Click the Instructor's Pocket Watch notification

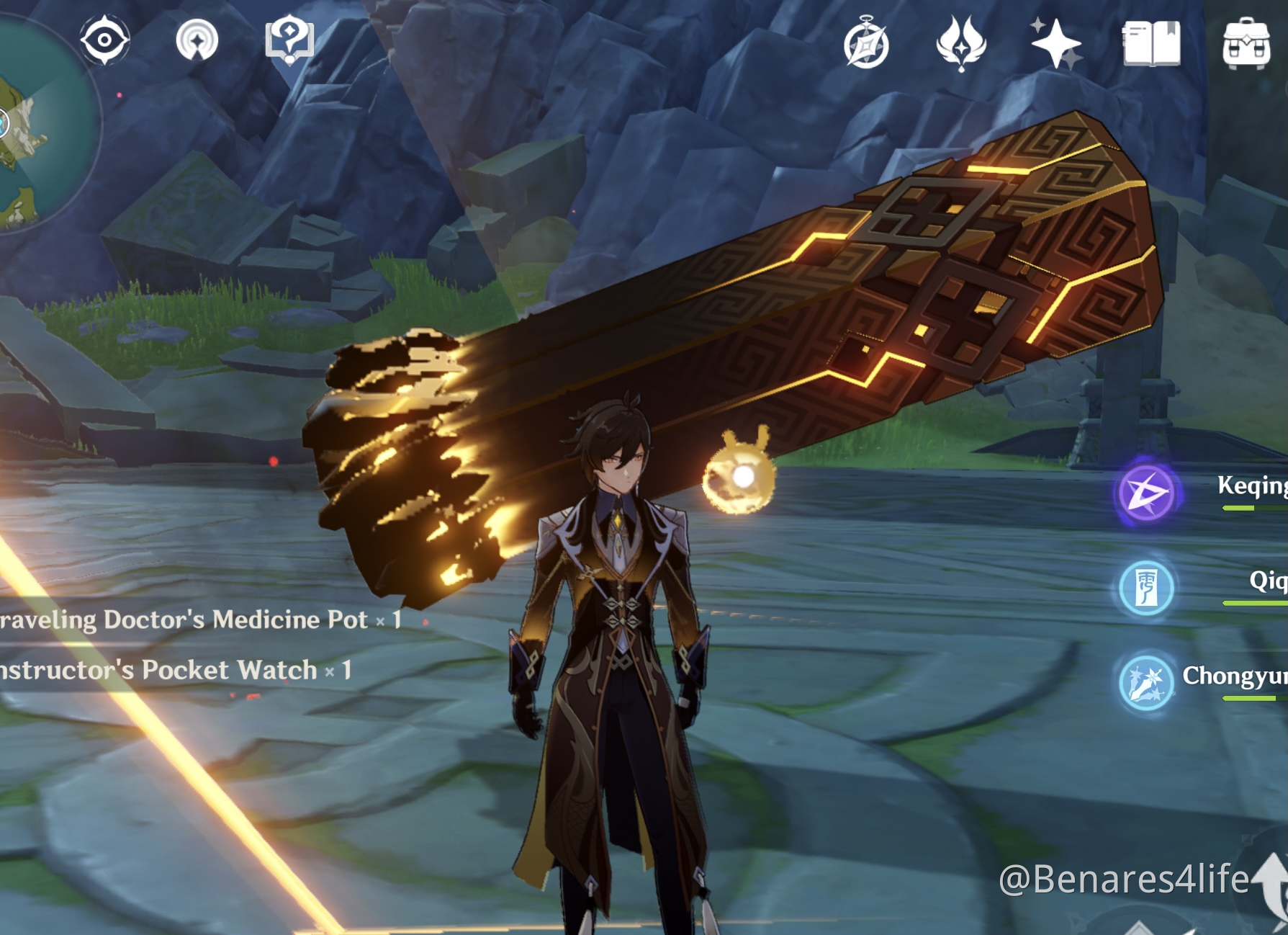[173, 669]
